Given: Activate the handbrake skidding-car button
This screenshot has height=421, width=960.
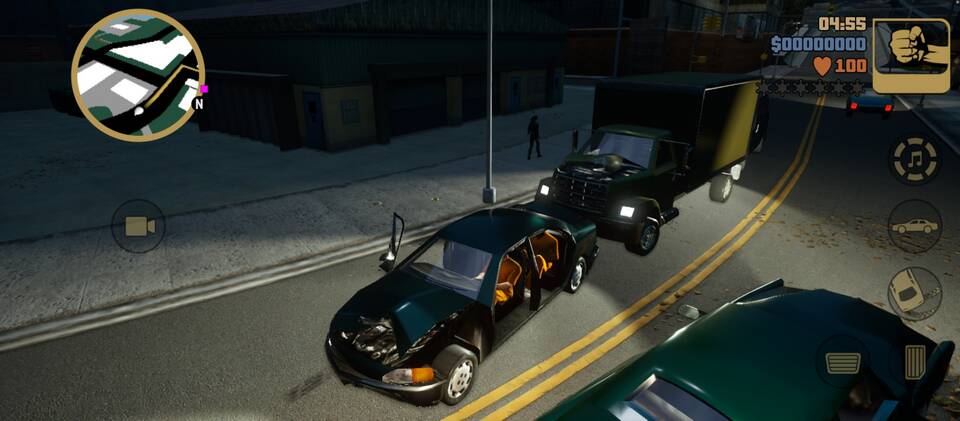Looking at the screenshot, I should click(x=914, y=293).
